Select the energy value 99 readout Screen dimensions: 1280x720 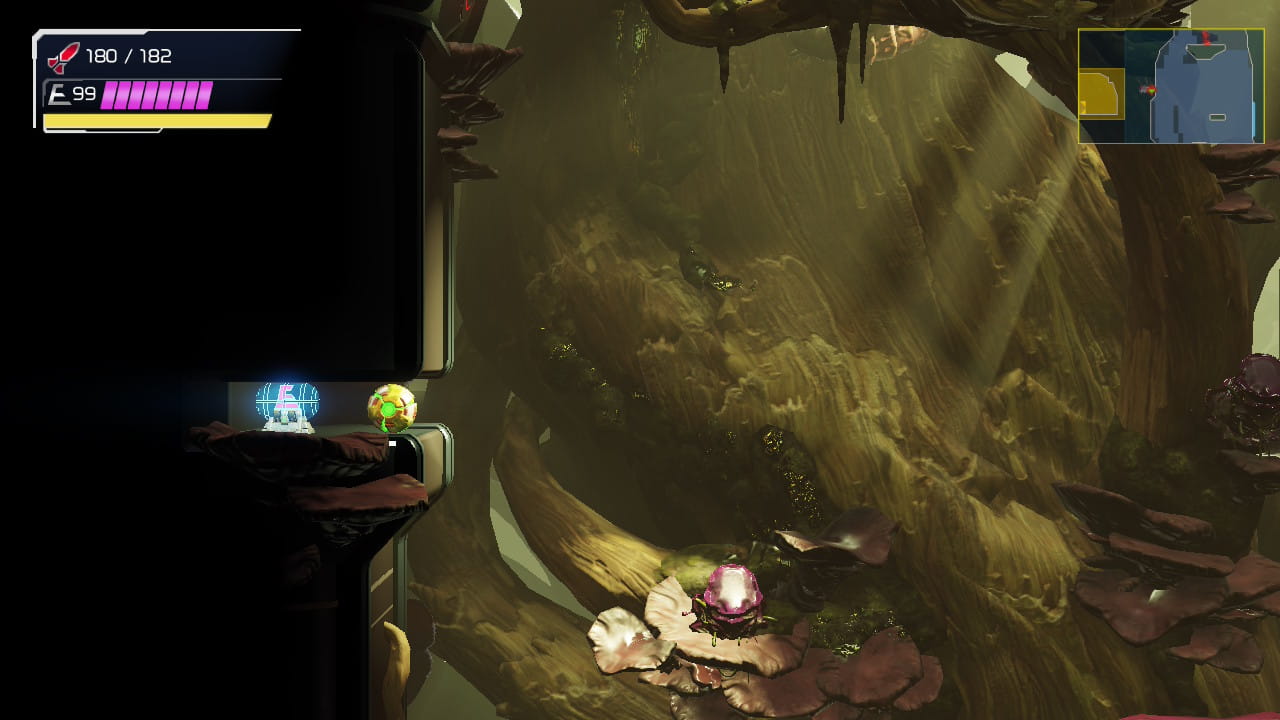click(x=85, y=95)
